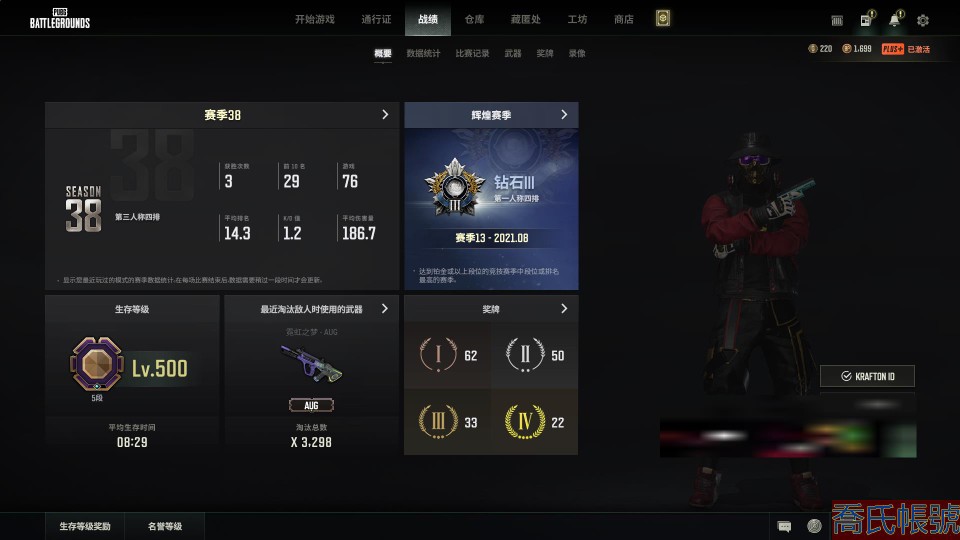Check the notification bell icon
Screen dimensions: 960x540
coord(894,20)
